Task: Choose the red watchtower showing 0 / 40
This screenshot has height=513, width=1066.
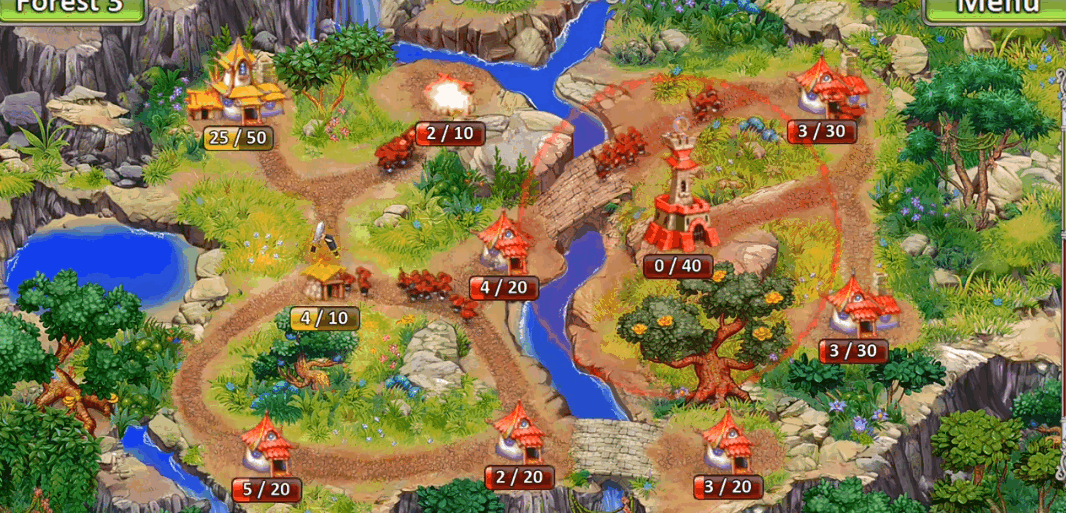Action: pyautogui.click(x=681, y=200)
